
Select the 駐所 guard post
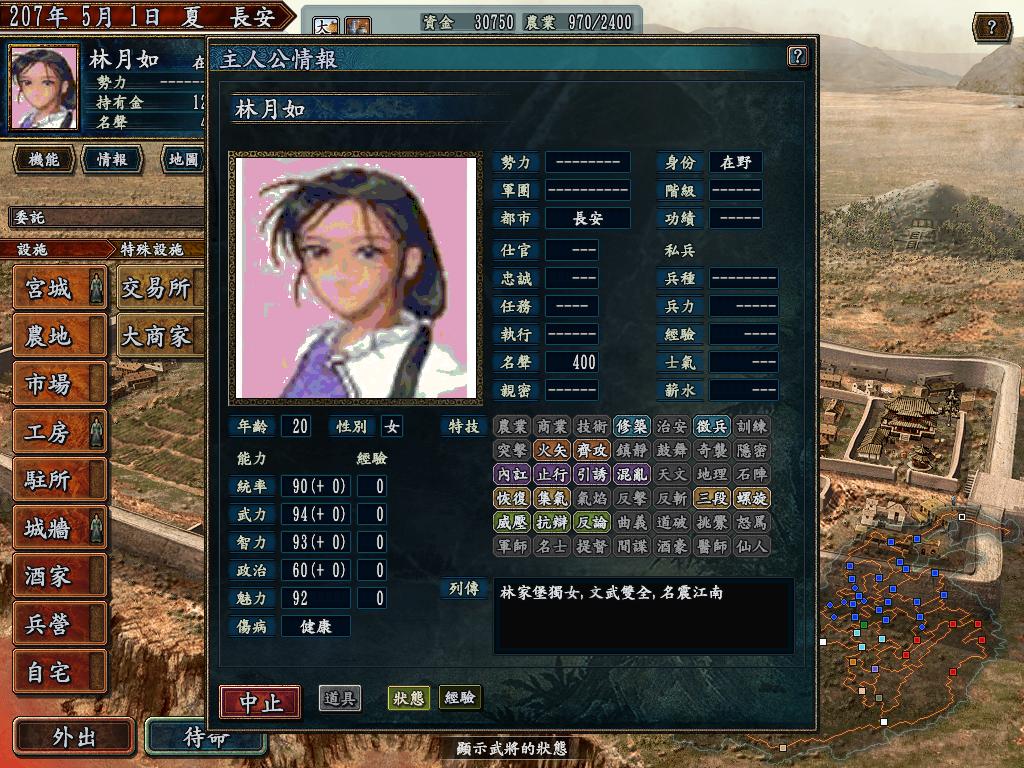59,480
